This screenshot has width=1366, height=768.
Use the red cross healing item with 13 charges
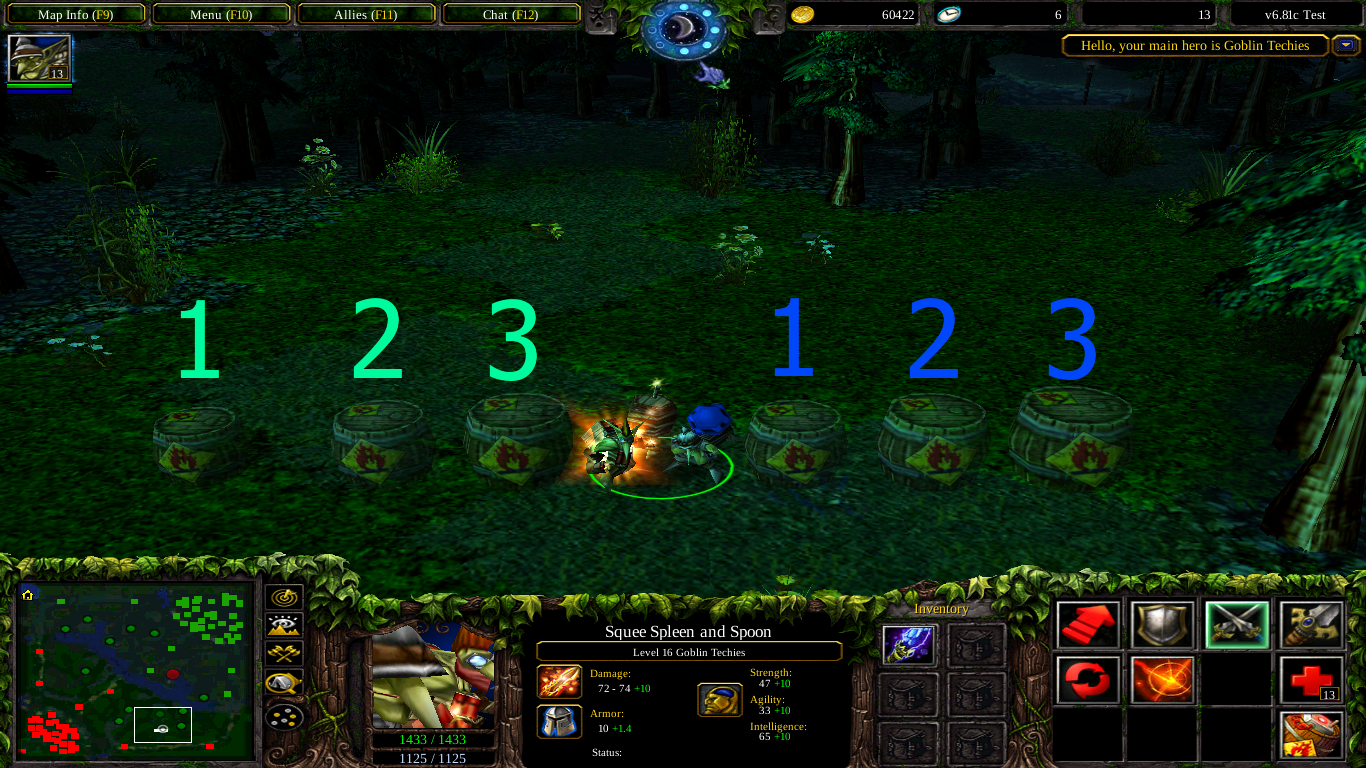[1310, 679]
